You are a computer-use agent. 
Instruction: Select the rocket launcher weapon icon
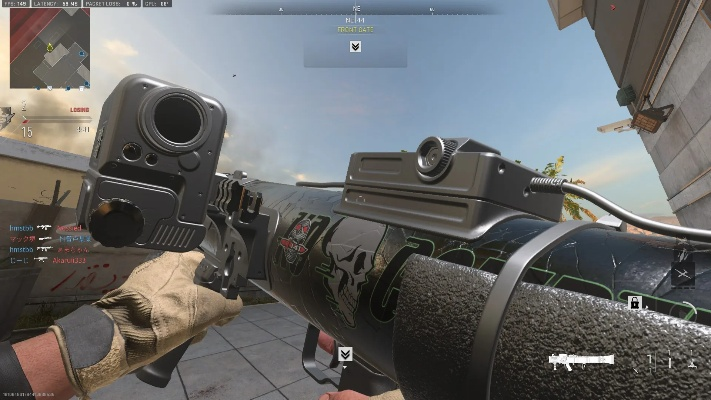581,358
